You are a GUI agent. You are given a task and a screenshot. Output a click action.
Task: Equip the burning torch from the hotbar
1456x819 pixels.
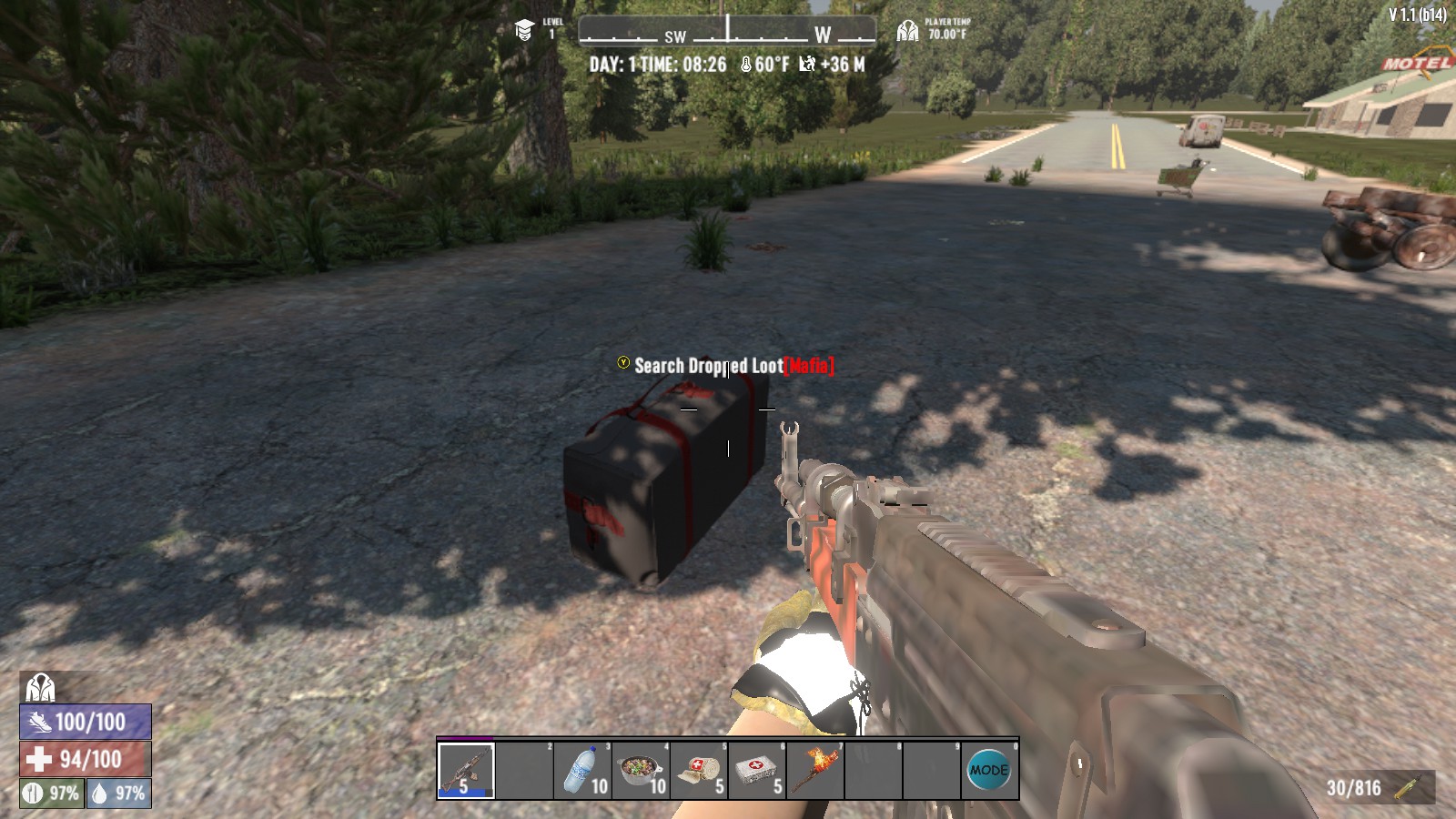815,771
